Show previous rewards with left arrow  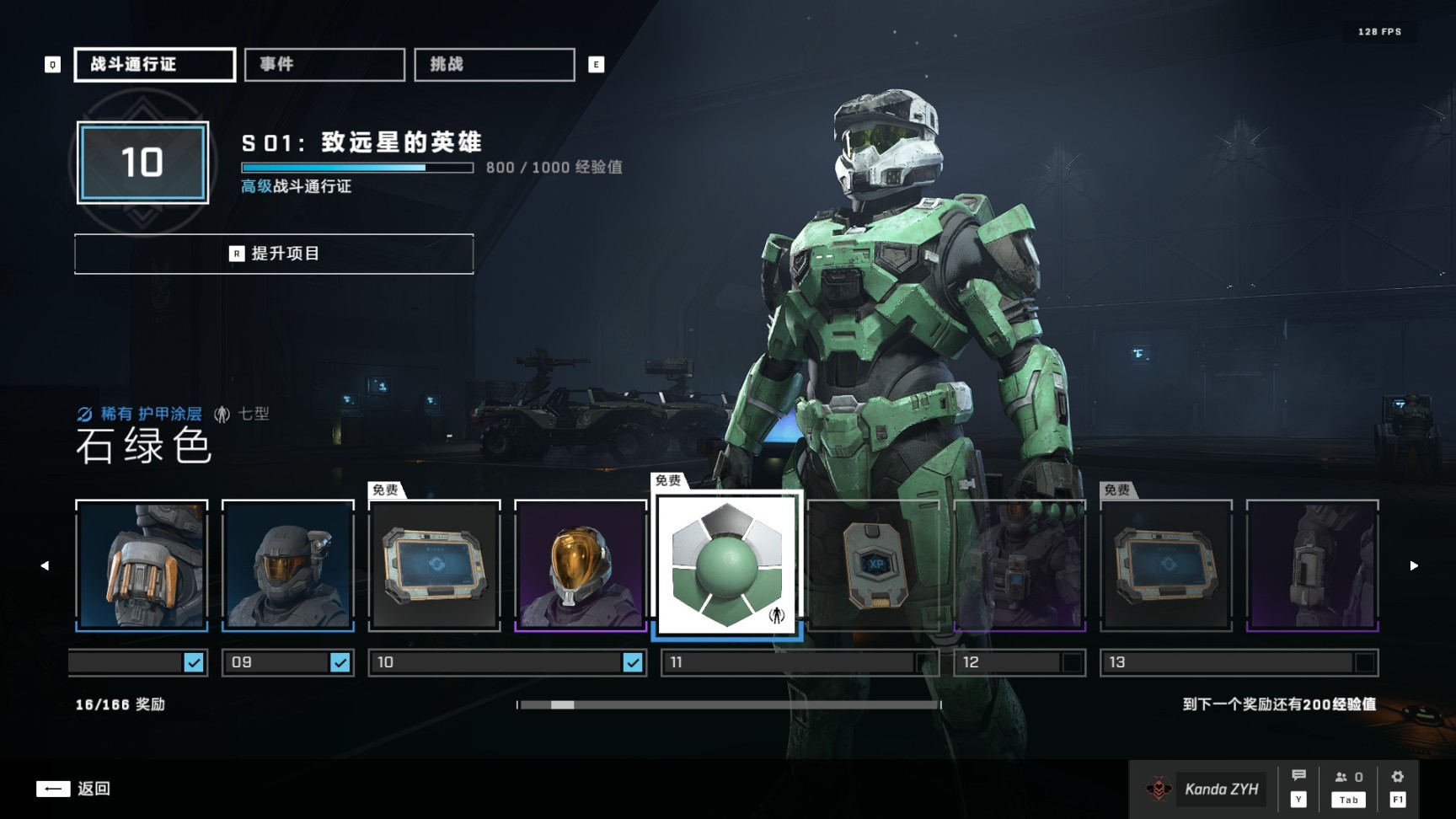(45, 565)
